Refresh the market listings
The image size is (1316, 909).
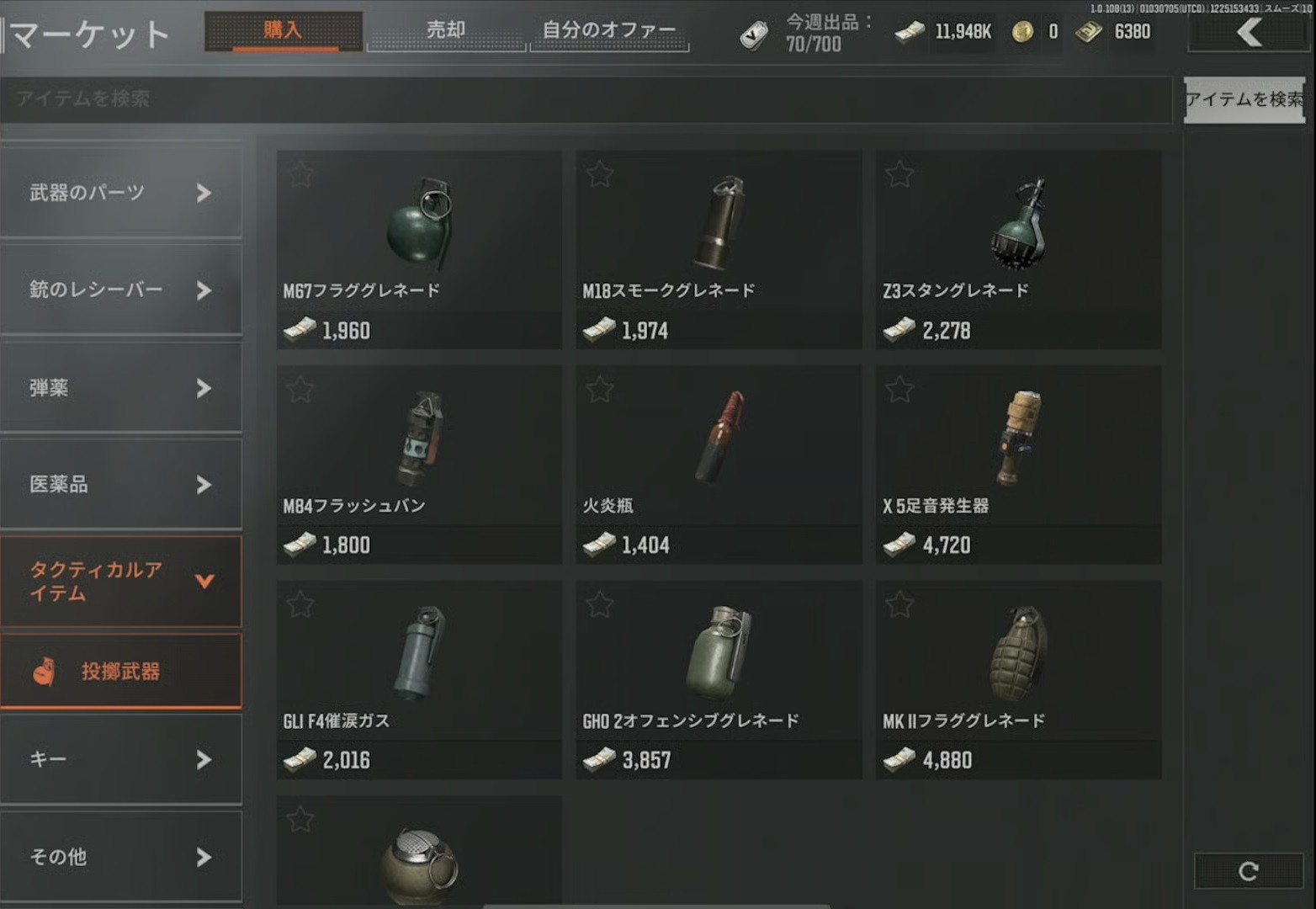point(1249,871)
